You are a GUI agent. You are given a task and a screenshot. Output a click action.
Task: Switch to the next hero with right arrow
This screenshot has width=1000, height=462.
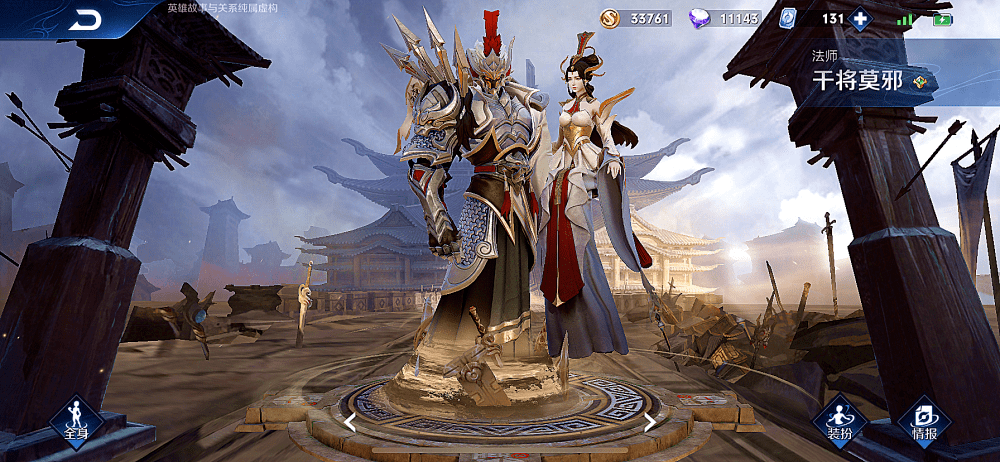pos(650,422)
